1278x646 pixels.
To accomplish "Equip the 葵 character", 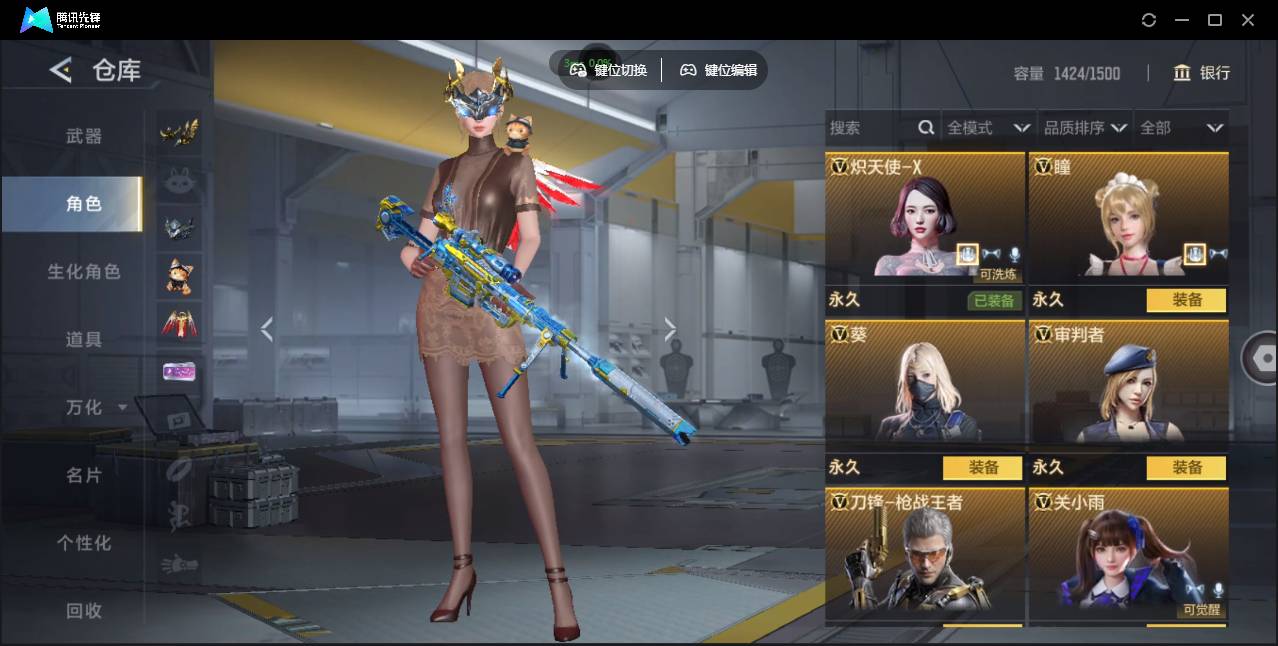I will pos(982,468).
